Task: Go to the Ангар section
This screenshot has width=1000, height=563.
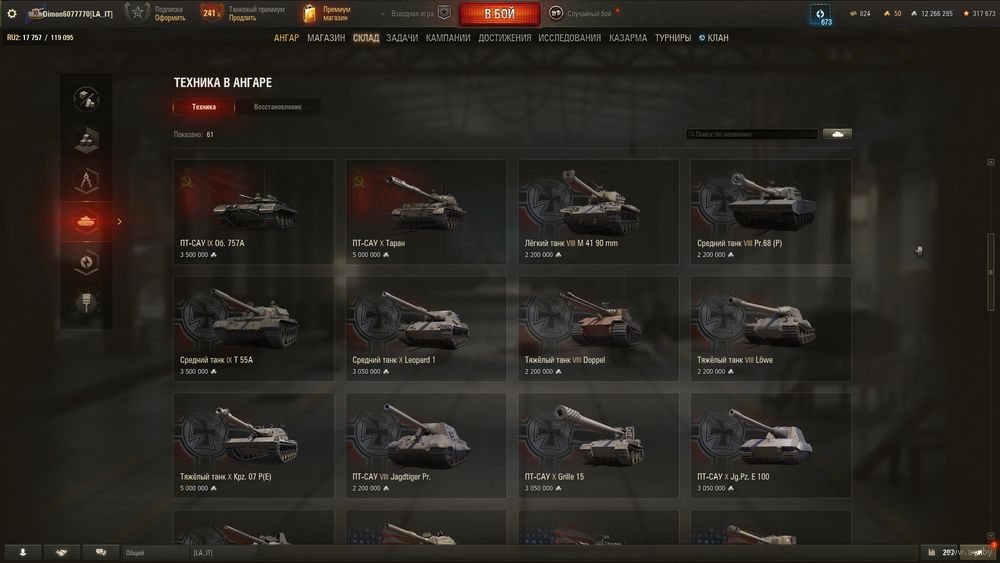Action: click(x=286, y=38)
